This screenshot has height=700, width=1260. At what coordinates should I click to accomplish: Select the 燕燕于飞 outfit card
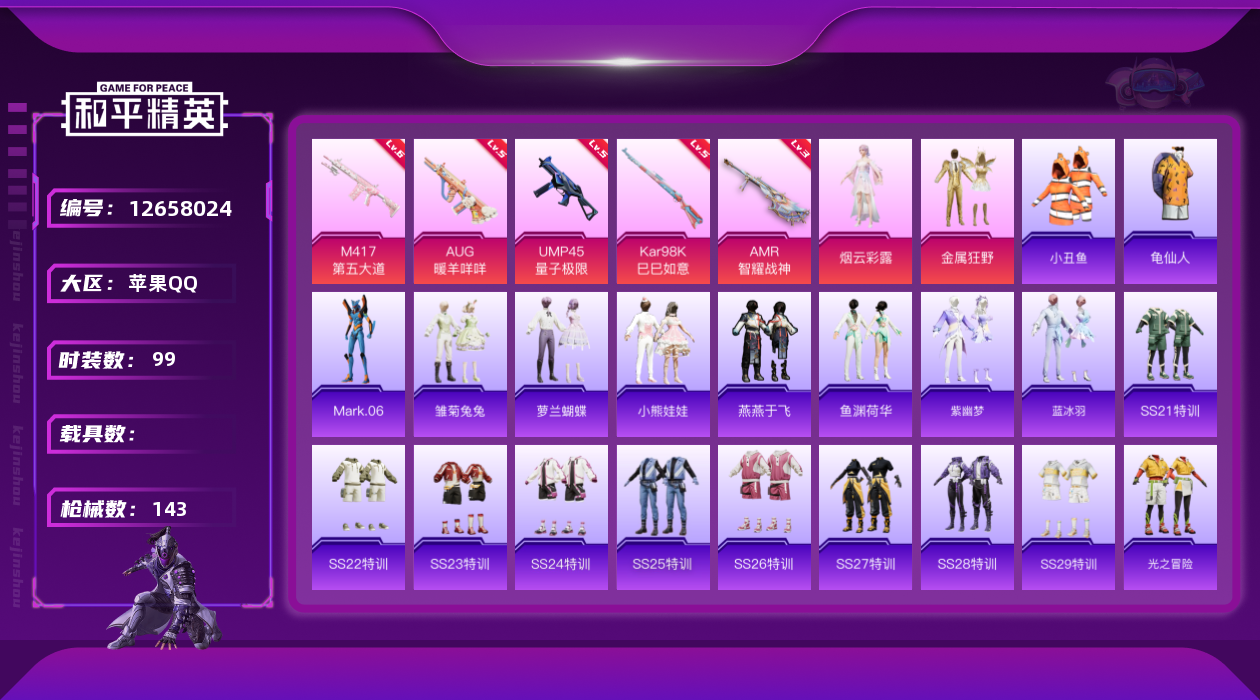pos(764,364)
